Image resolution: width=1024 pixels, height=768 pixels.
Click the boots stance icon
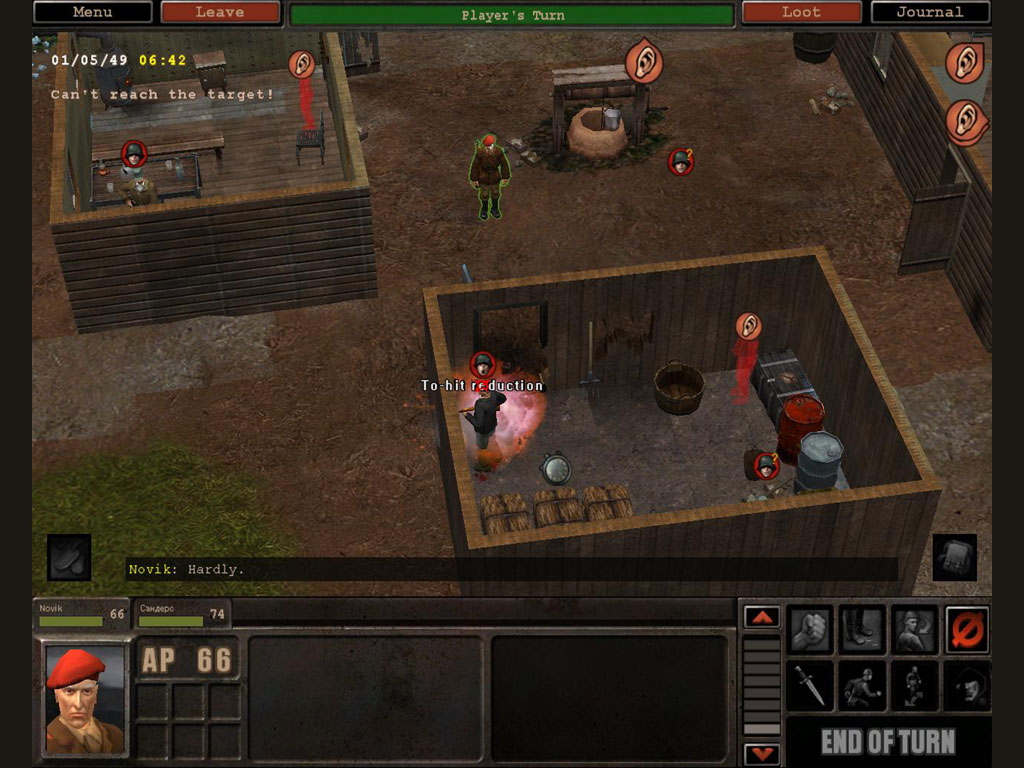[863, 630]
